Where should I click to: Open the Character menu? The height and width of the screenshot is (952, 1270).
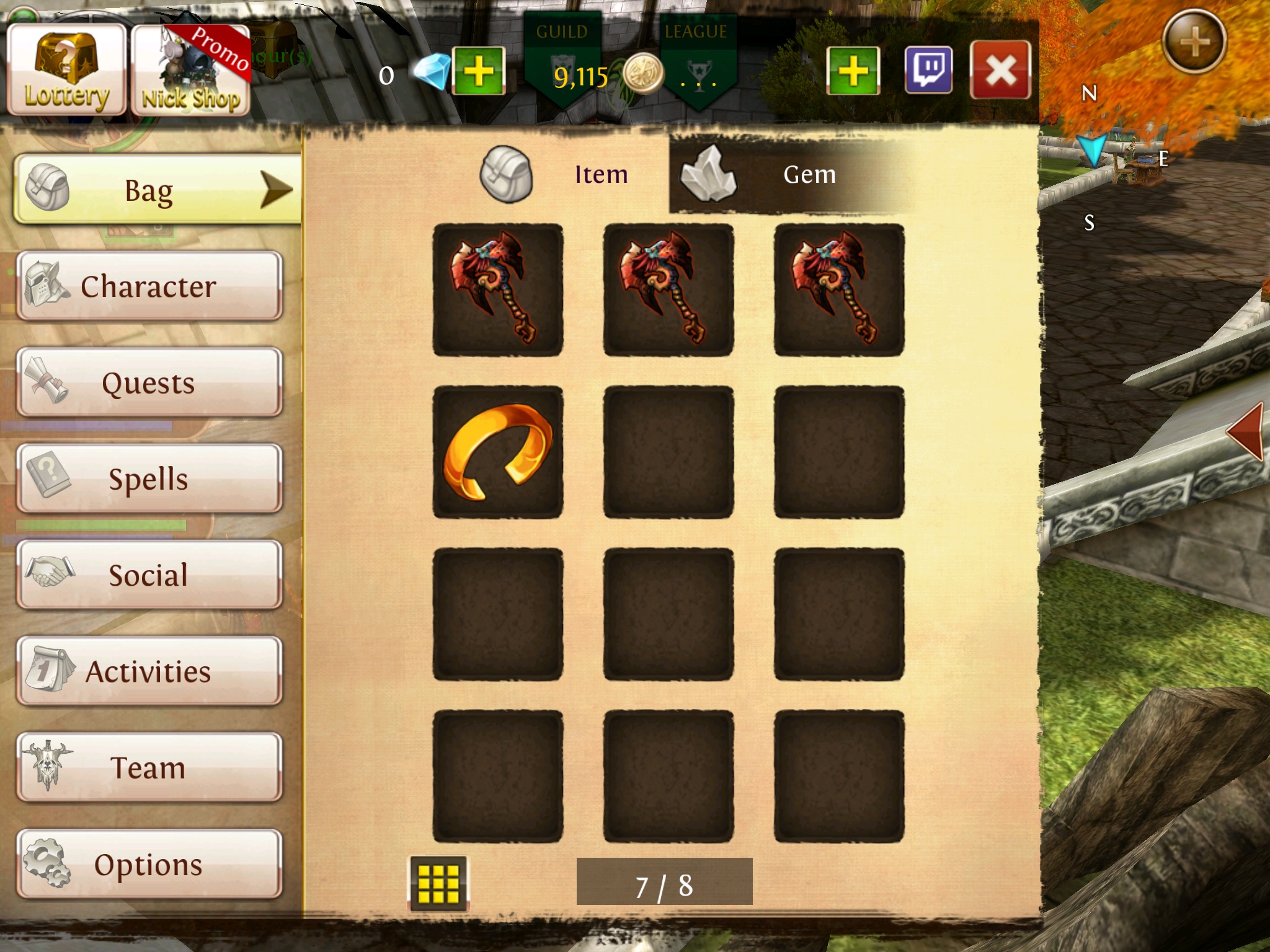coord(149,286)
